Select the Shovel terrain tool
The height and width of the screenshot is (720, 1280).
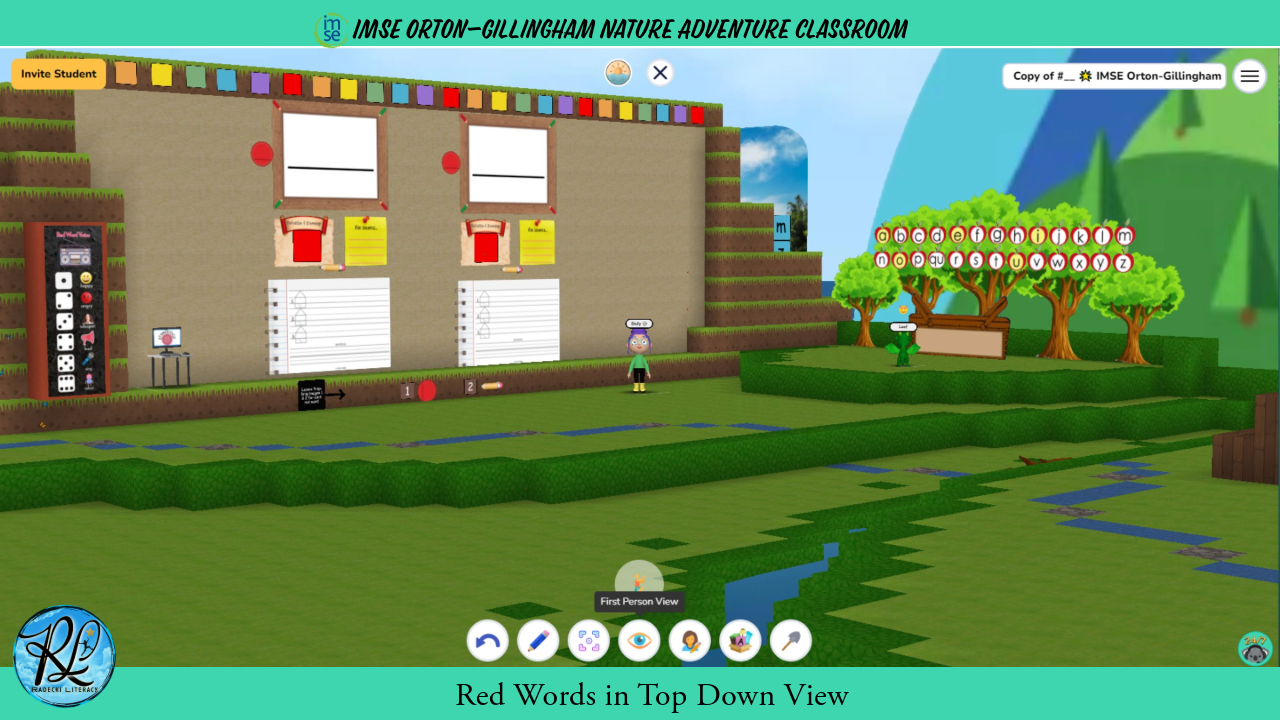click(790, 640)
